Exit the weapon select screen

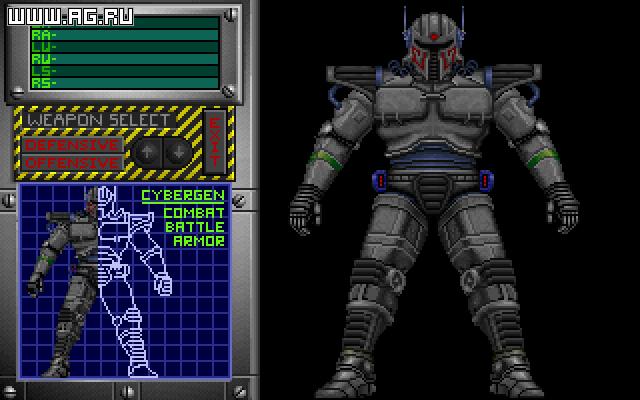tap(213, 143)
